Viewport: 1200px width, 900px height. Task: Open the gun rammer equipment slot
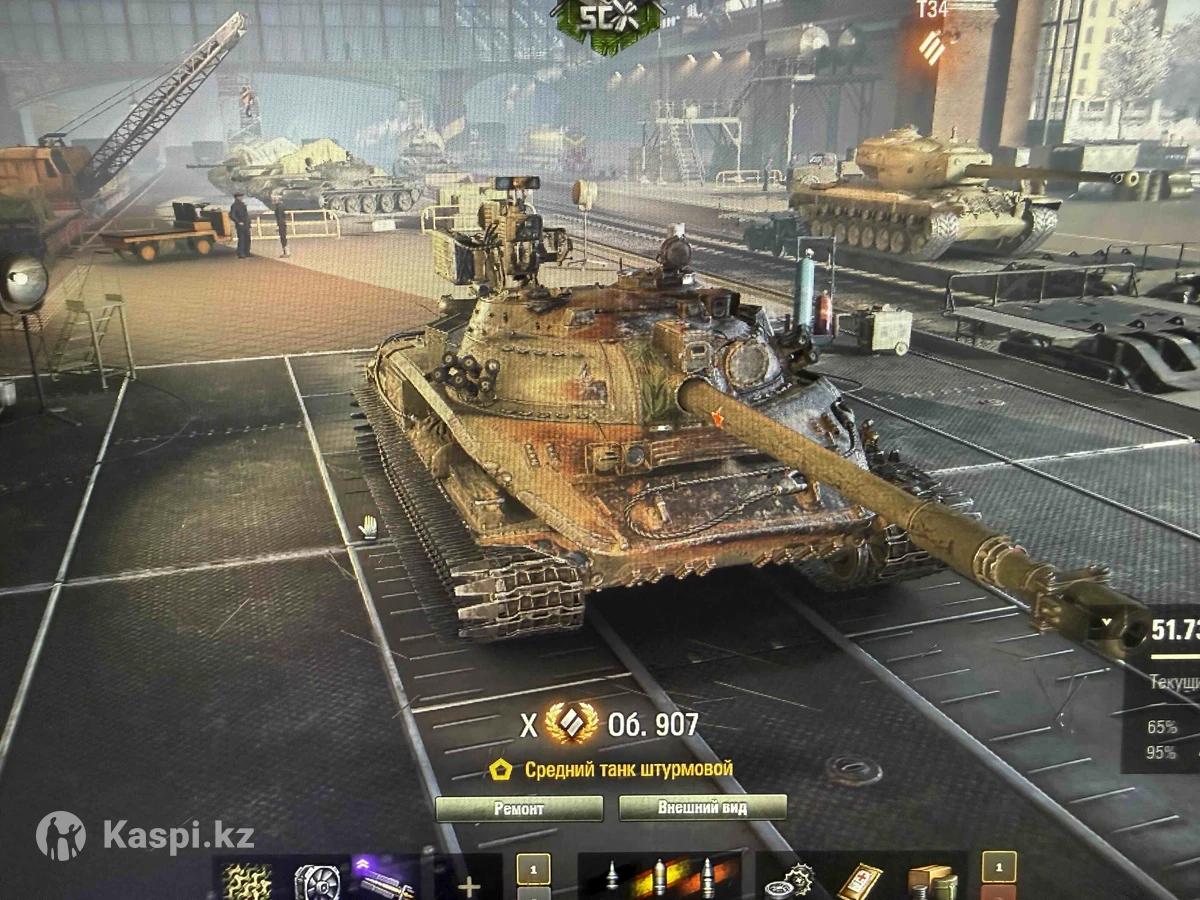[x=385, y=881]
